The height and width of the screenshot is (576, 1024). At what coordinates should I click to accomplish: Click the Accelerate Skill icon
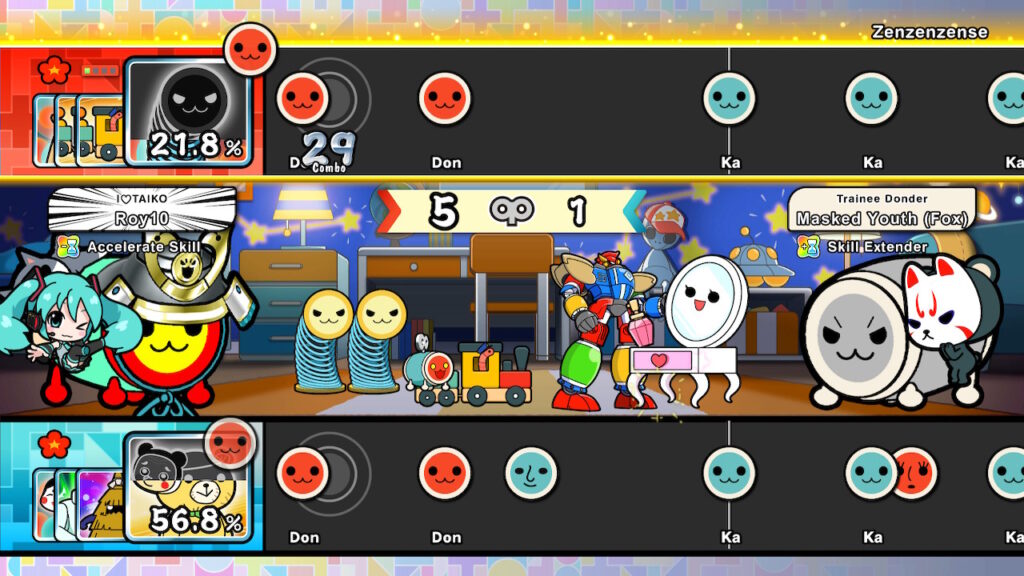click(x=67, y=246)
